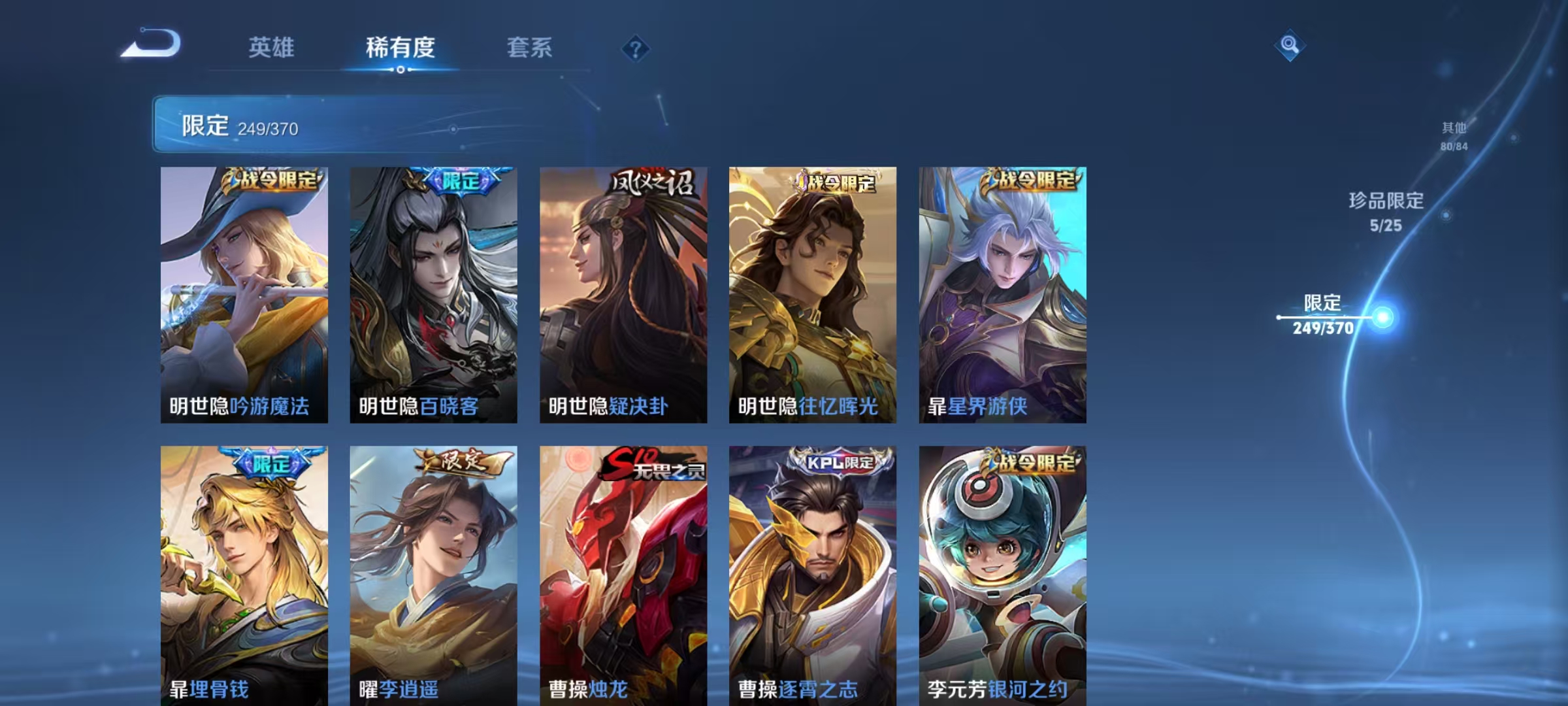
Task: Switch to the 套系 tab
Action: (531, 47)
